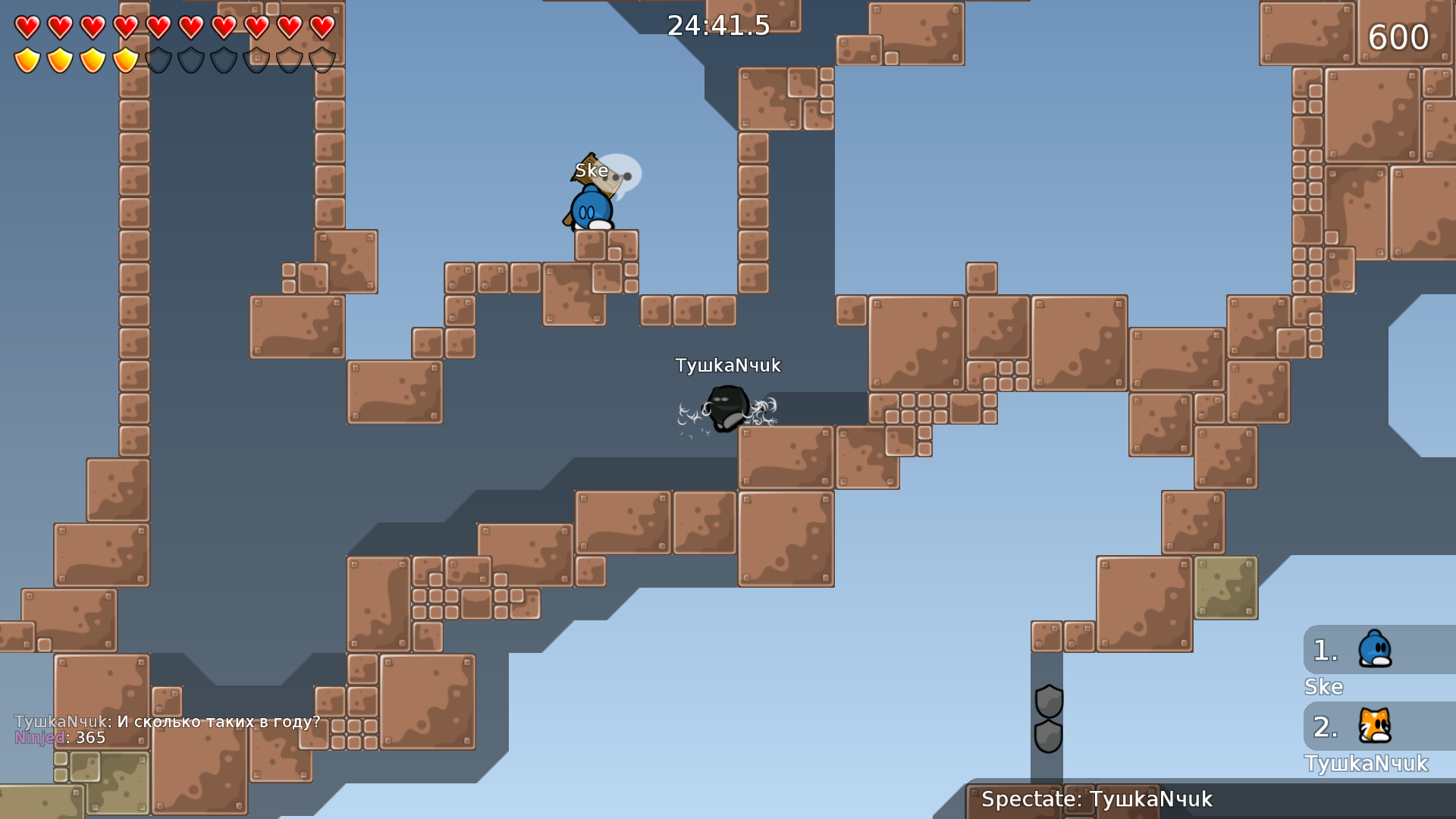This screenshot has height=819, width=1456.
Task: Click the score value 600
Action: coord(1400,36)
